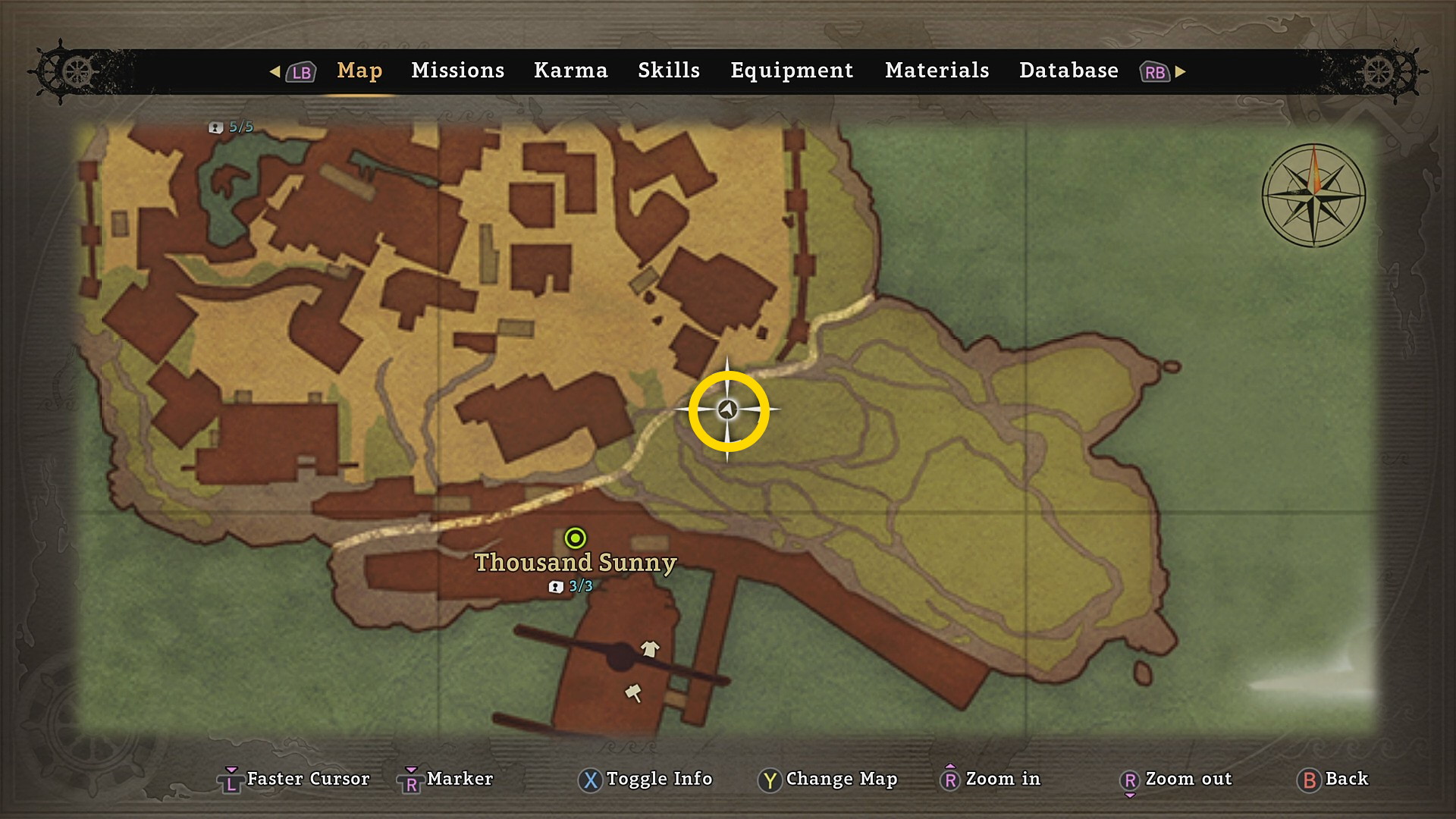Switch to the Database tab
The image size is (1456, 819).
(x=1068, y=71)
